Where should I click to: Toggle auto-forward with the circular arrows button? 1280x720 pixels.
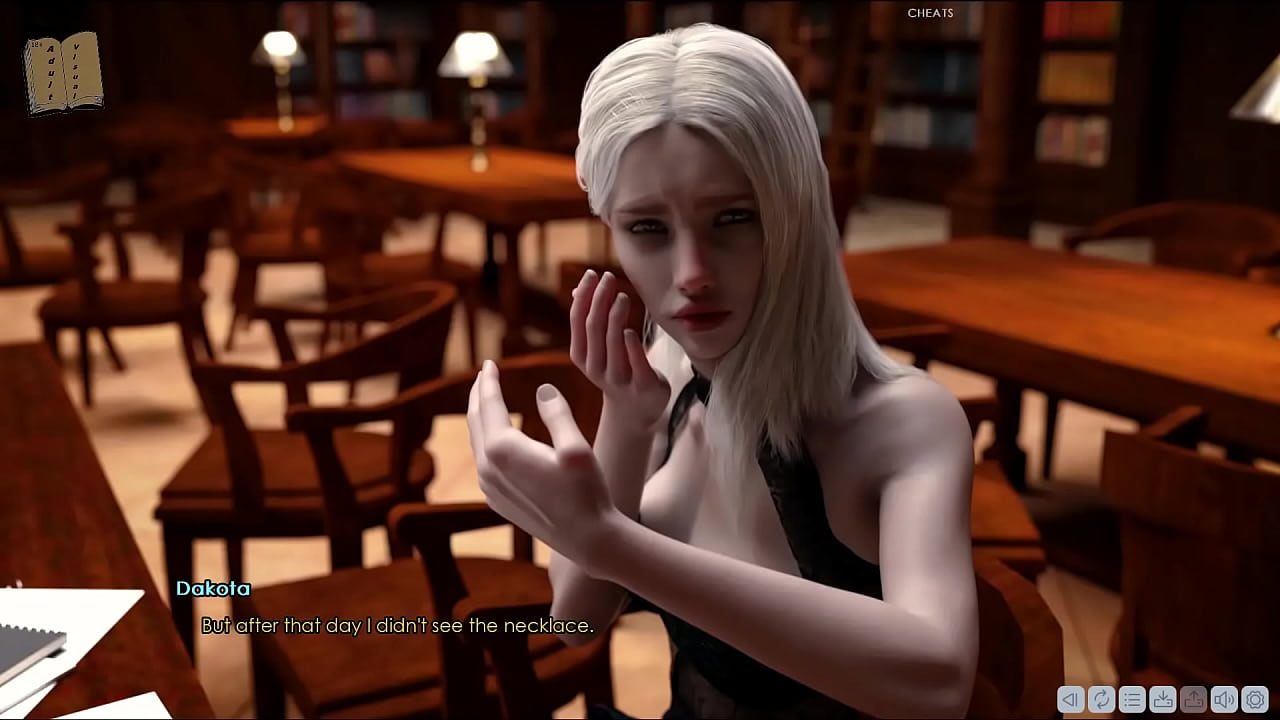[x=1102, y=700]
